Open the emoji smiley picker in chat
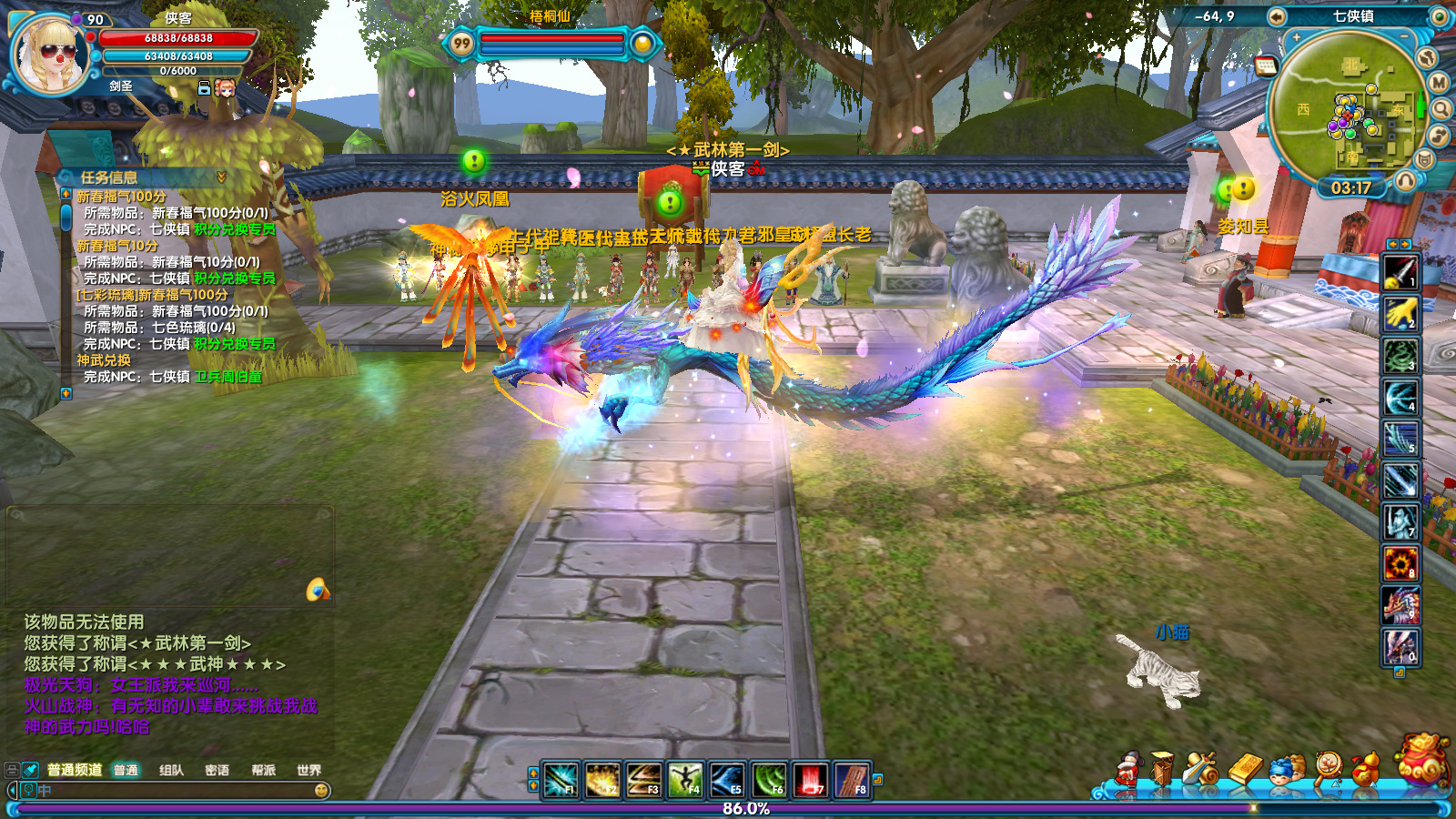1456x819 pixels. pos(321,791)
